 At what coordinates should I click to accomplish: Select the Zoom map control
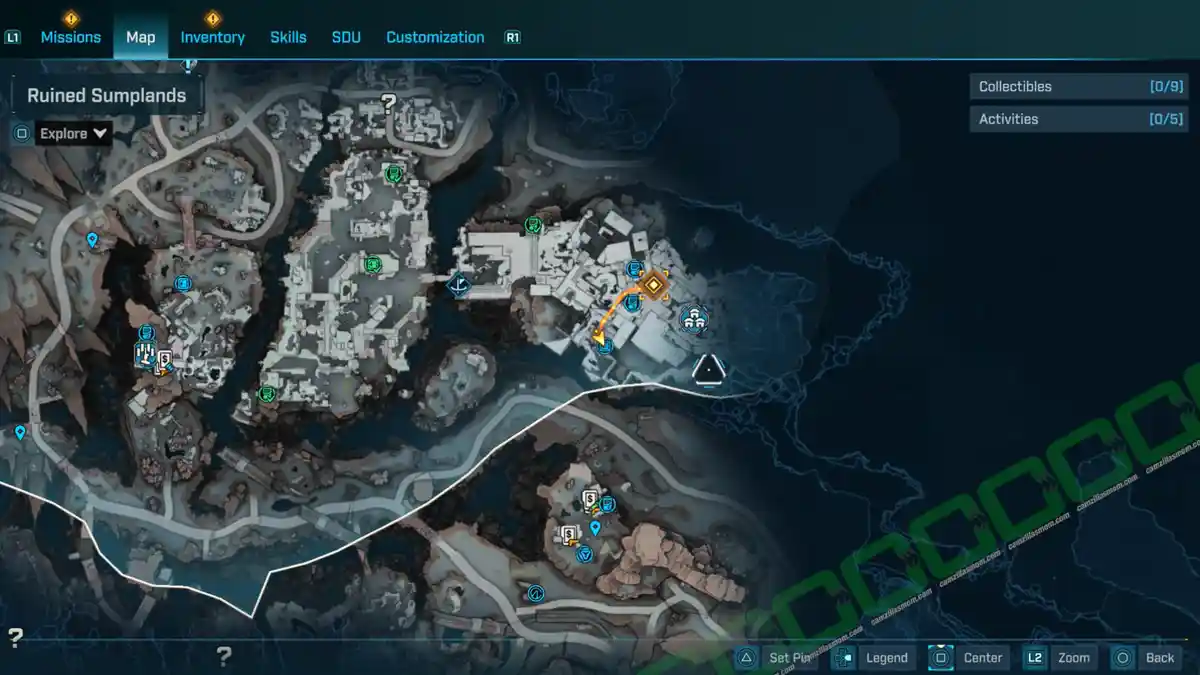coord(1062,657)
